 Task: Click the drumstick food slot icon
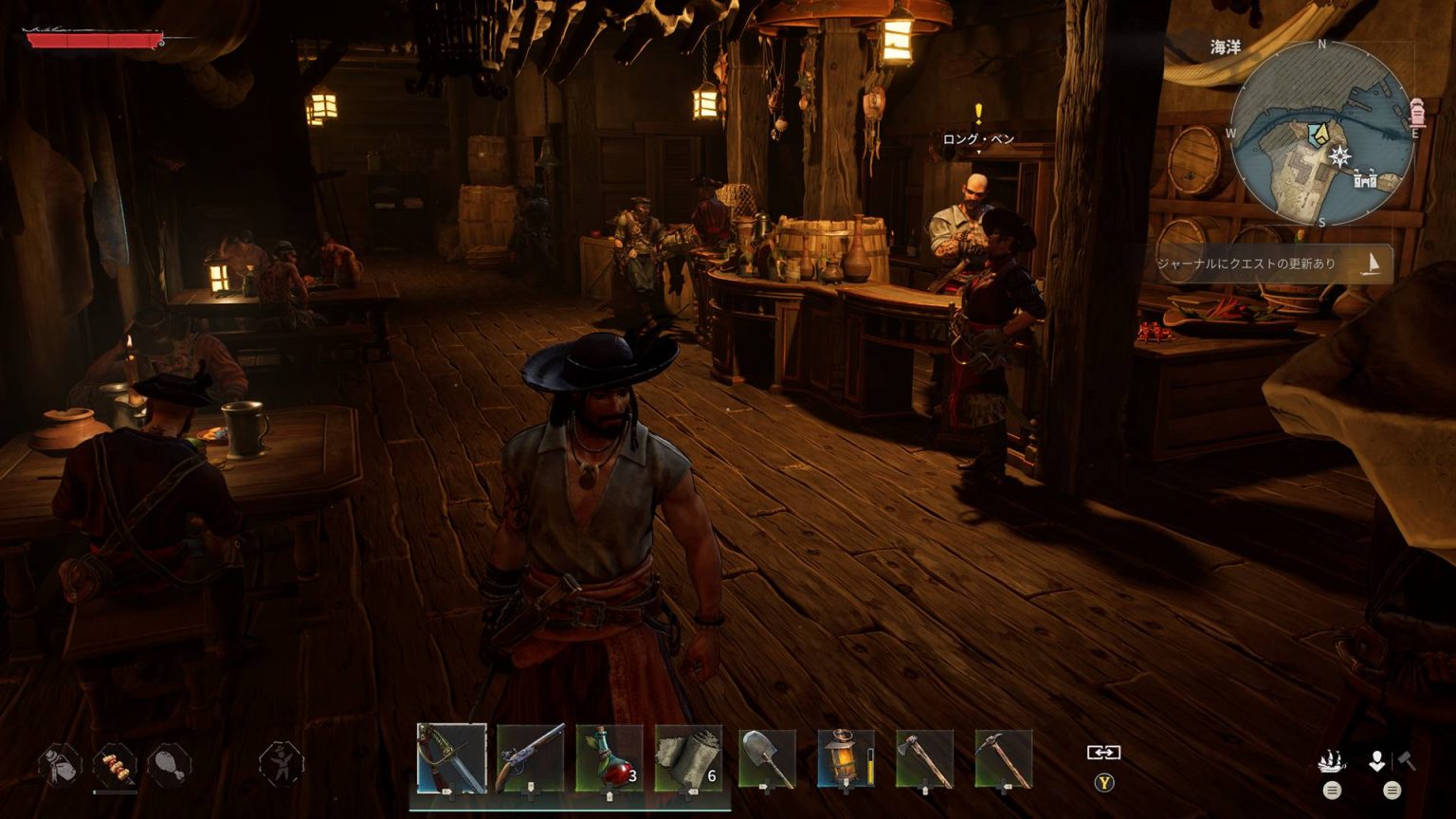168,763
